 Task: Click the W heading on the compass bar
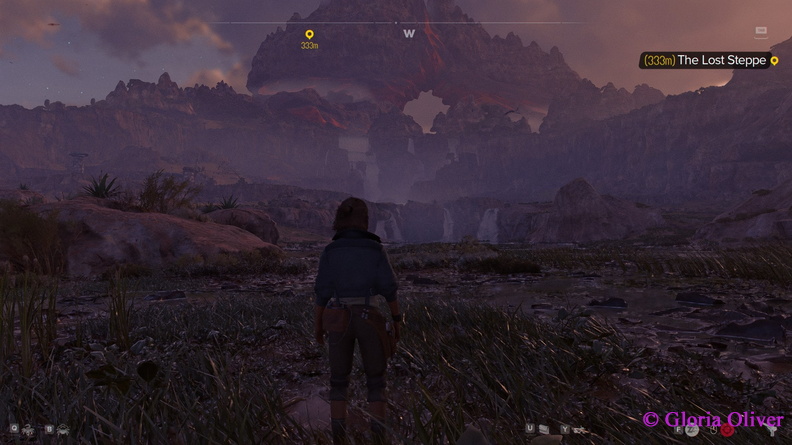pos(409,34)
